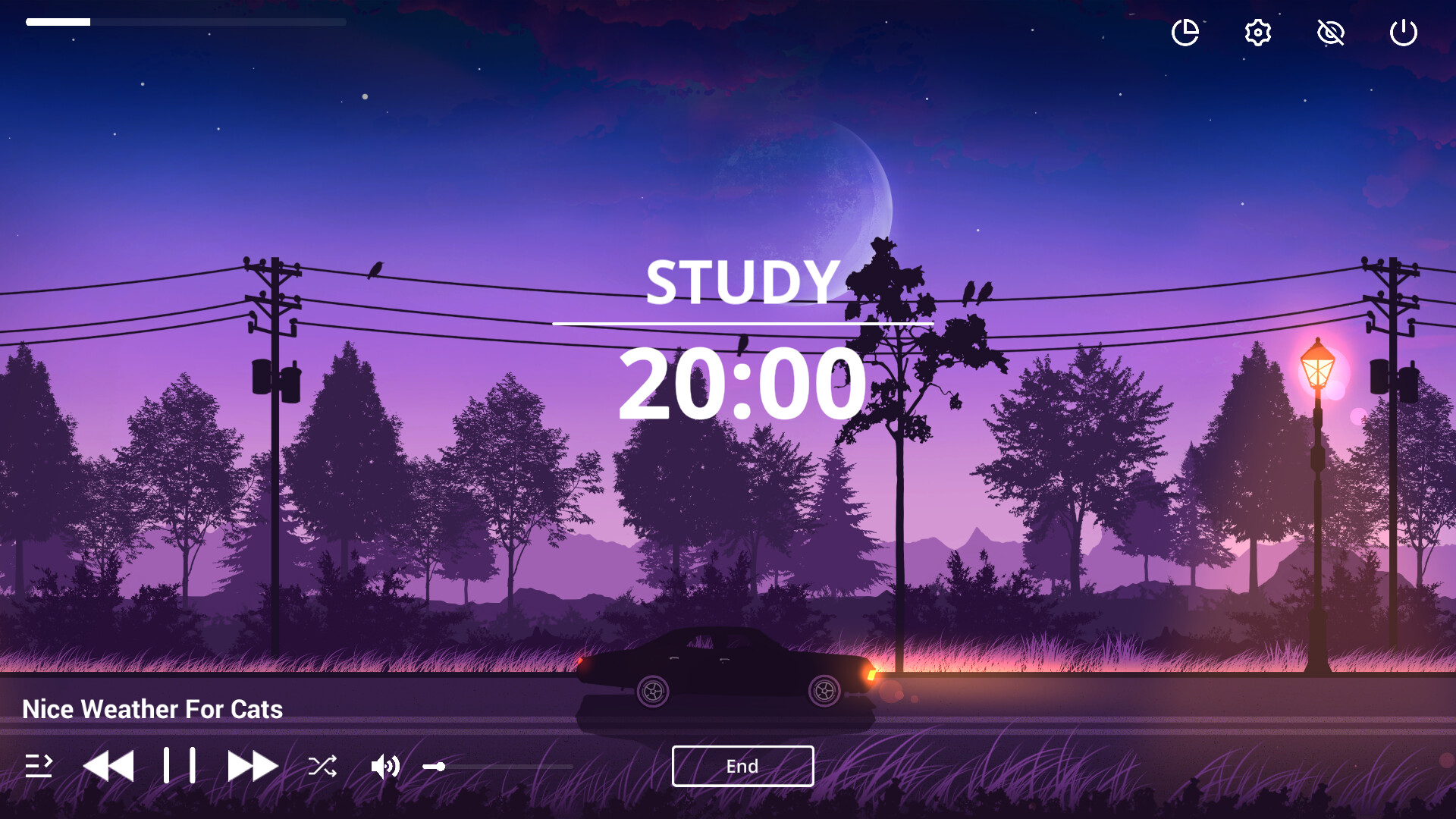Enable shuffle playback mode
The height and width of the screenshot is (819, 1456).
322,767
